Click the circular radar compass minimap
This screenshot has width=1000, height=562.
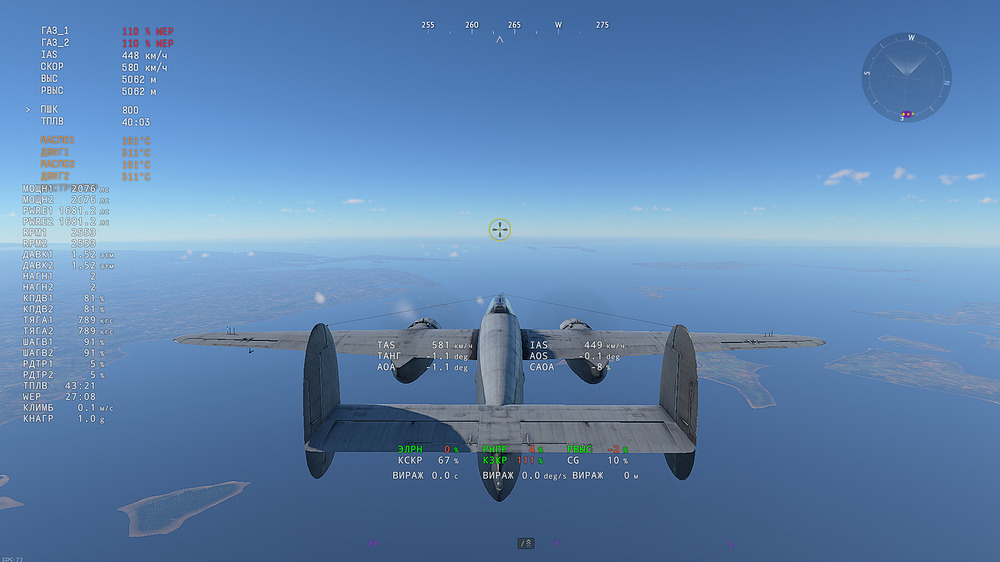(x=906, y=76)
